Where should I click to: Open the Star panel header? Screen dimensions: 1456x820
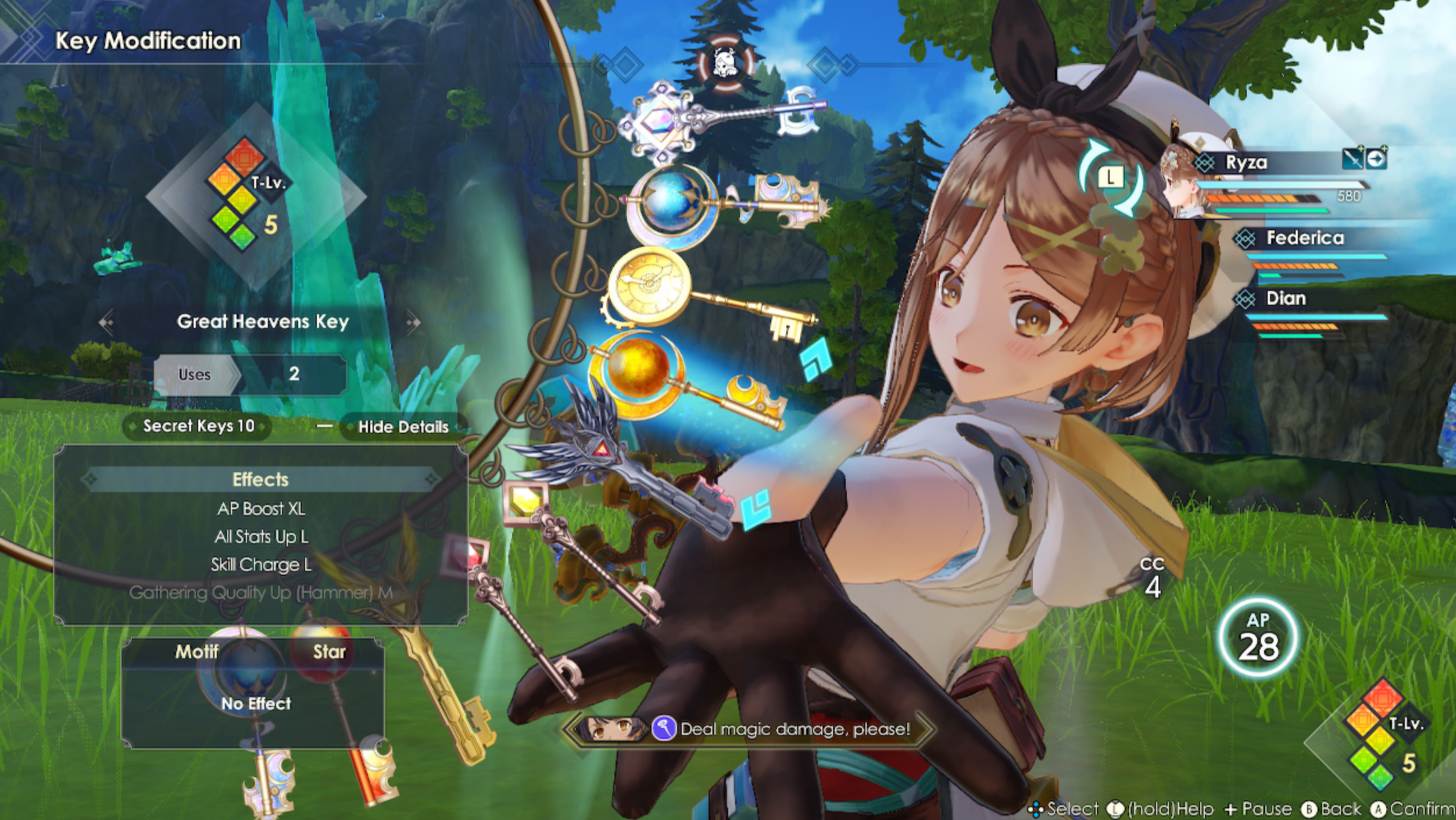point(329,652)
